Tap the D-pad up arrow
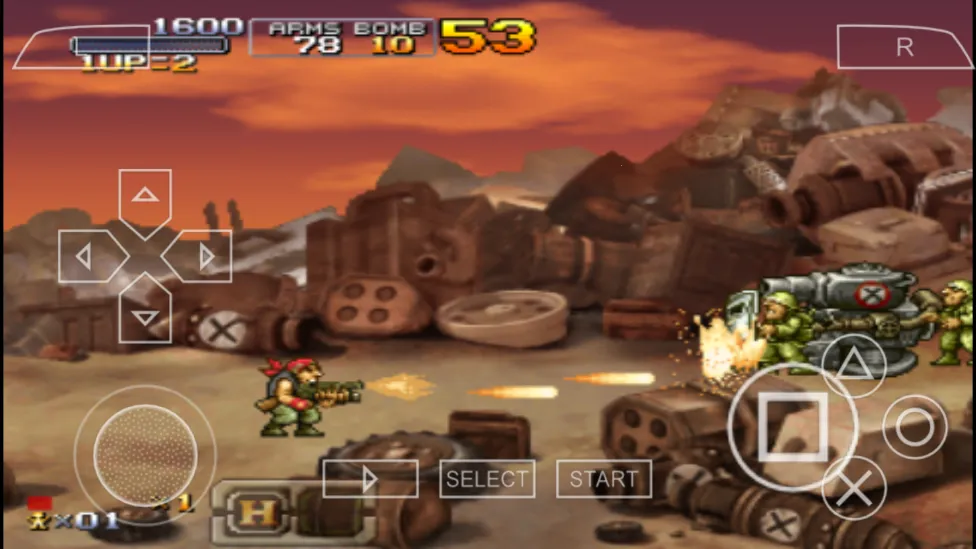 click(x=145, y=198)
